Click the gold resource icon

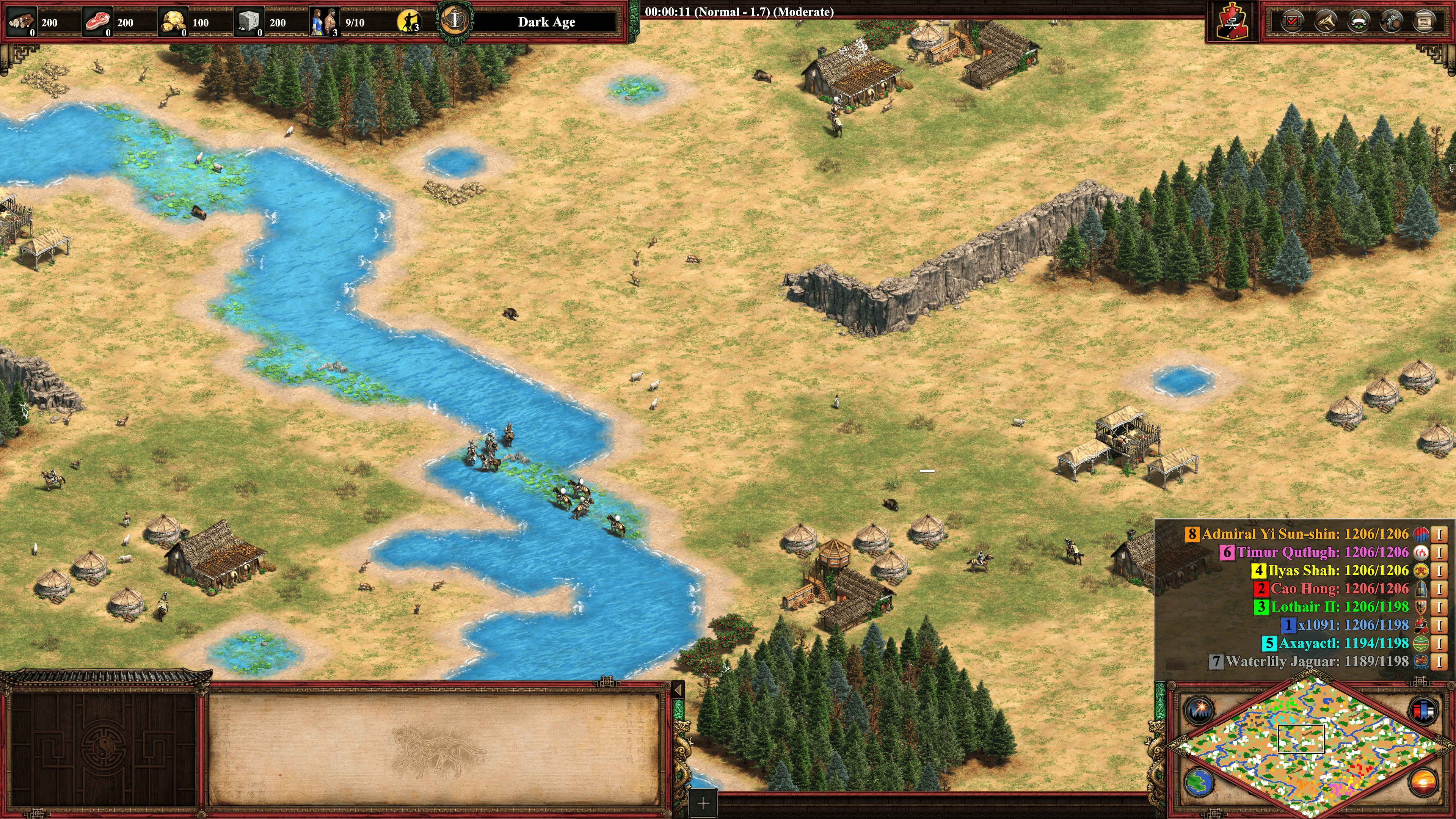pos(174,22)
